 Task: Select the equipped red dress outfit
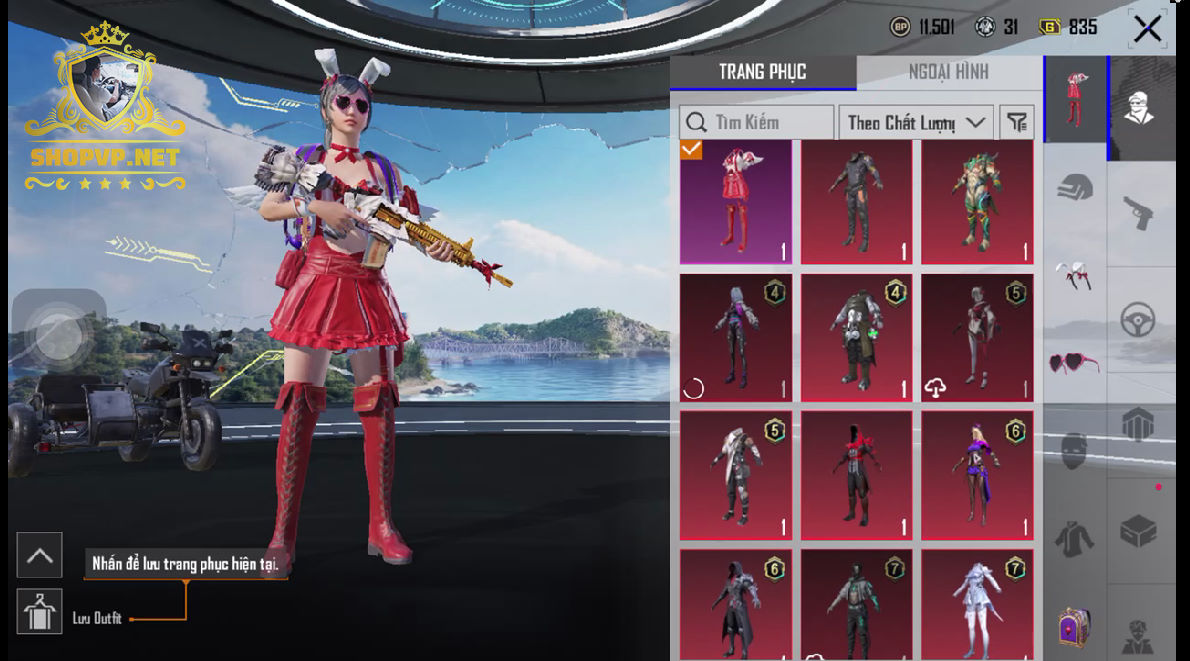[736, 202]
